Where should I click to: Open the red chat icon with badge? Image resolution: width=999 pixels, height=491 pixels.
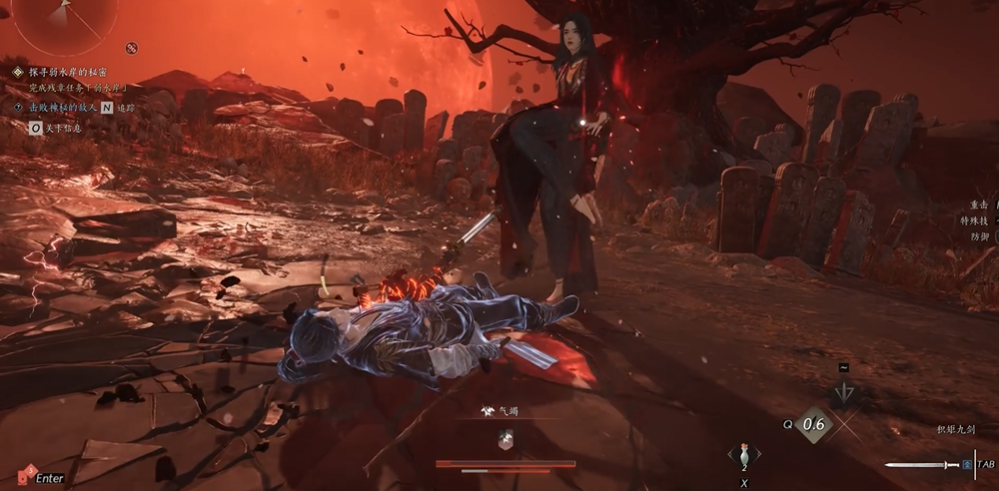(x=24, y=473)
